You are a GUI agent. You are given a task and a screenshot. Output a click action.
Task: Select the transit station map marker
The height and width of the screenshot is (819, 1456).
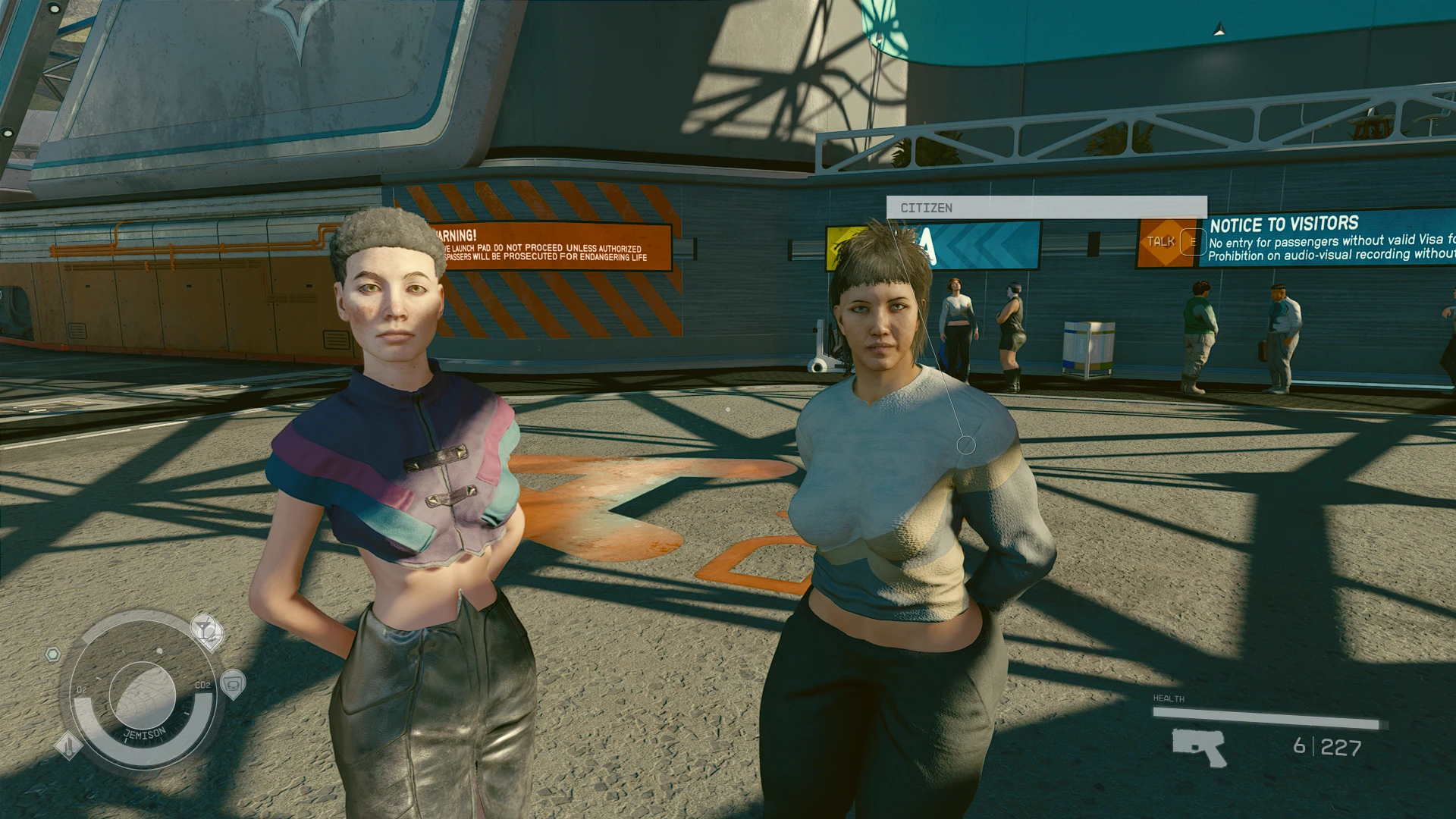[233, 684]
